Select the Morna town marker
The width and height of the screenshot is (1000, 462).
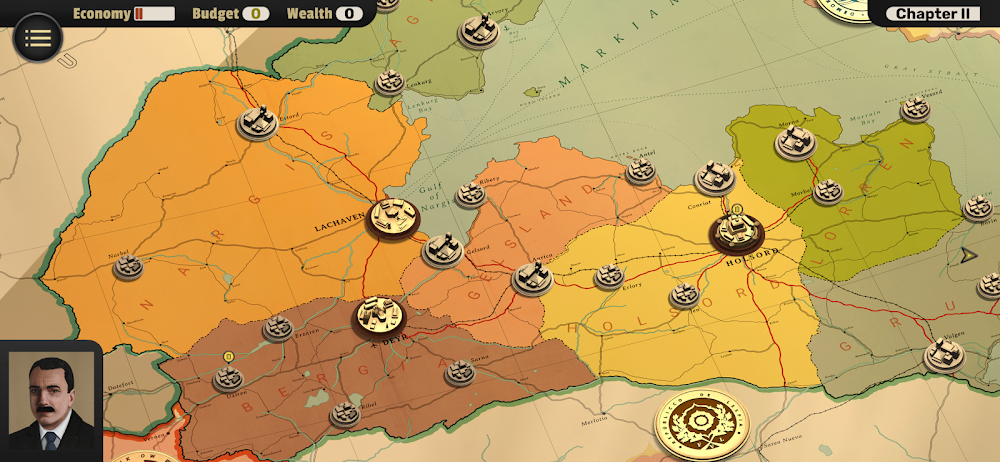795,141
